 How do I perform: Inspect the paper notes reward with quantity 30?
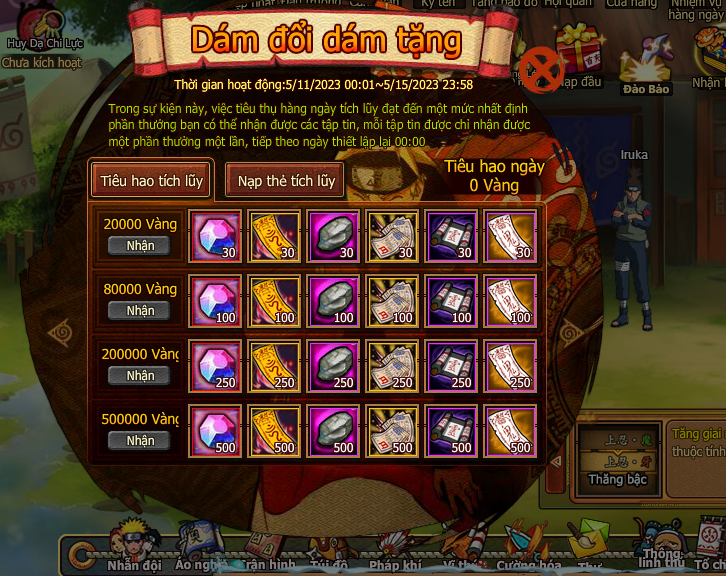392,236
